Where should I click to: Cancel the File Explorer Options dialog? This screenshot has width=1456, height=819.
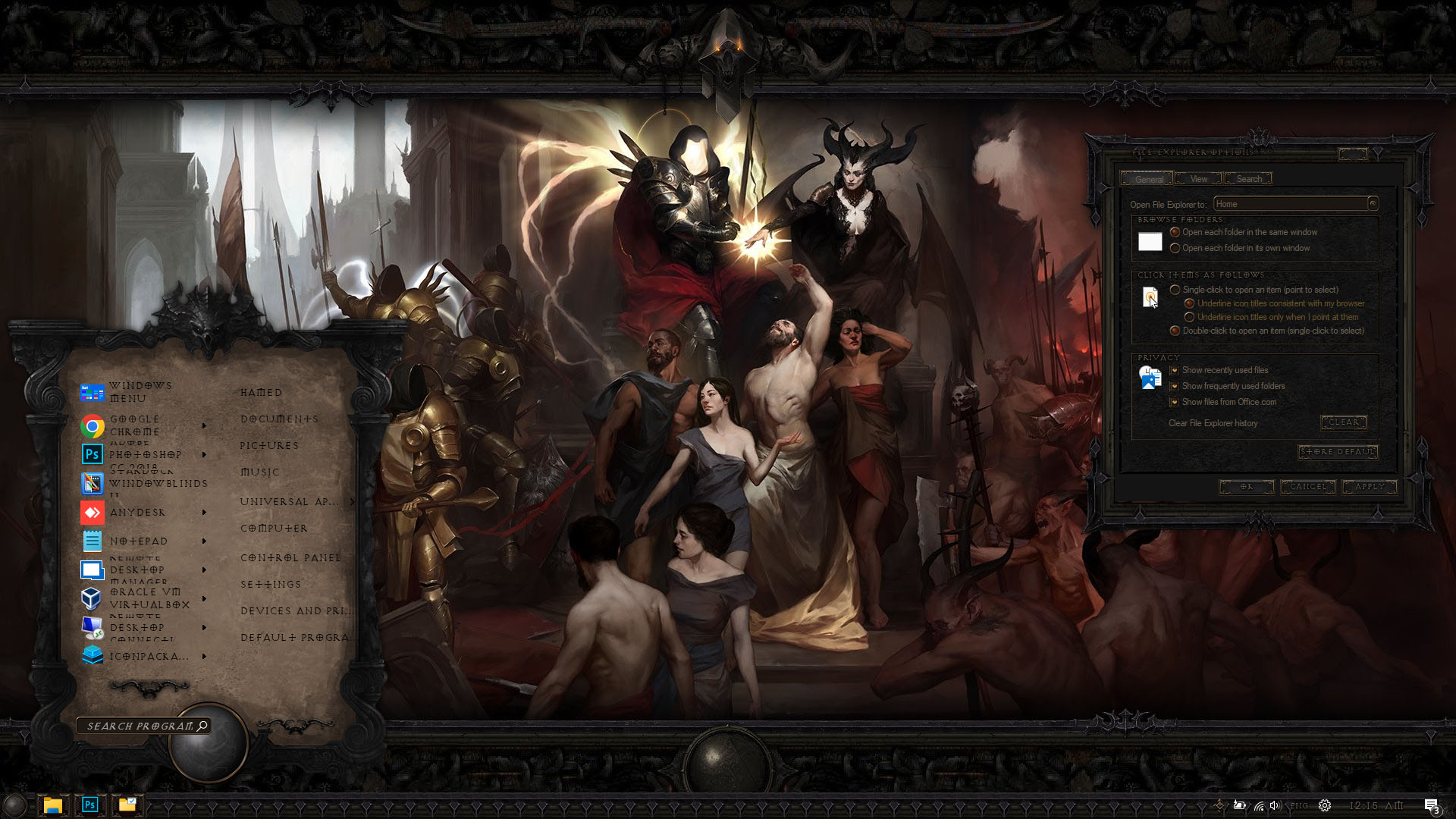(1308, 487)
